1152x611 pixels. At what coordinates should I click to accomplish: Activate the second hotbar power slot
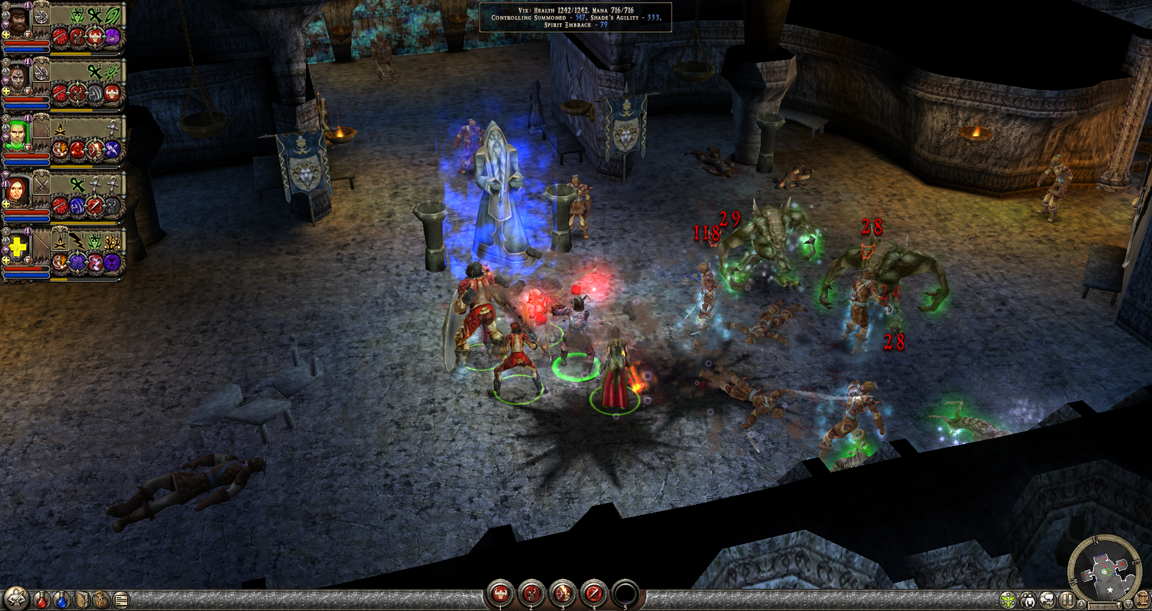pyautogui.click(x=531, y=594)
